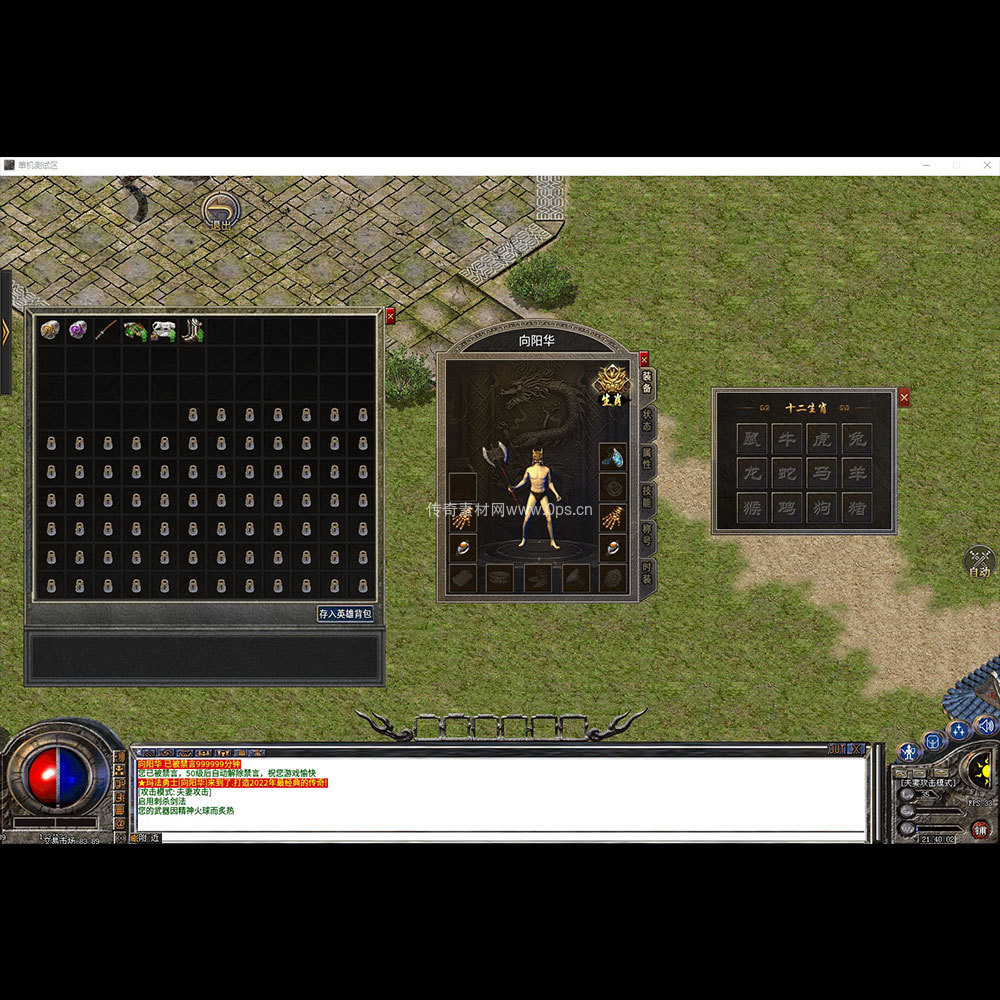Open the round 铺 shop button
This screenshot has width=1000, height=1000.
980,830
